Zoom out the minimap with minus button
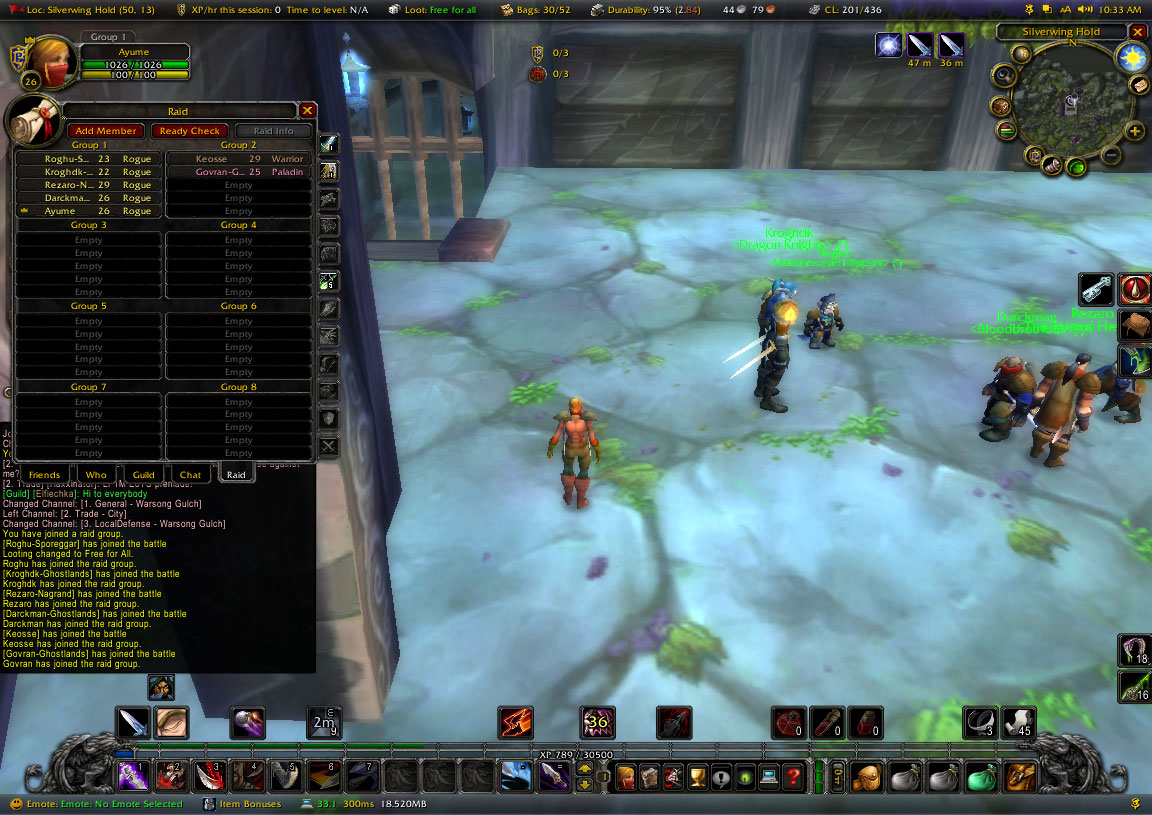The width and height of the screenshot is (1152, 815). tap(1110, 155)
